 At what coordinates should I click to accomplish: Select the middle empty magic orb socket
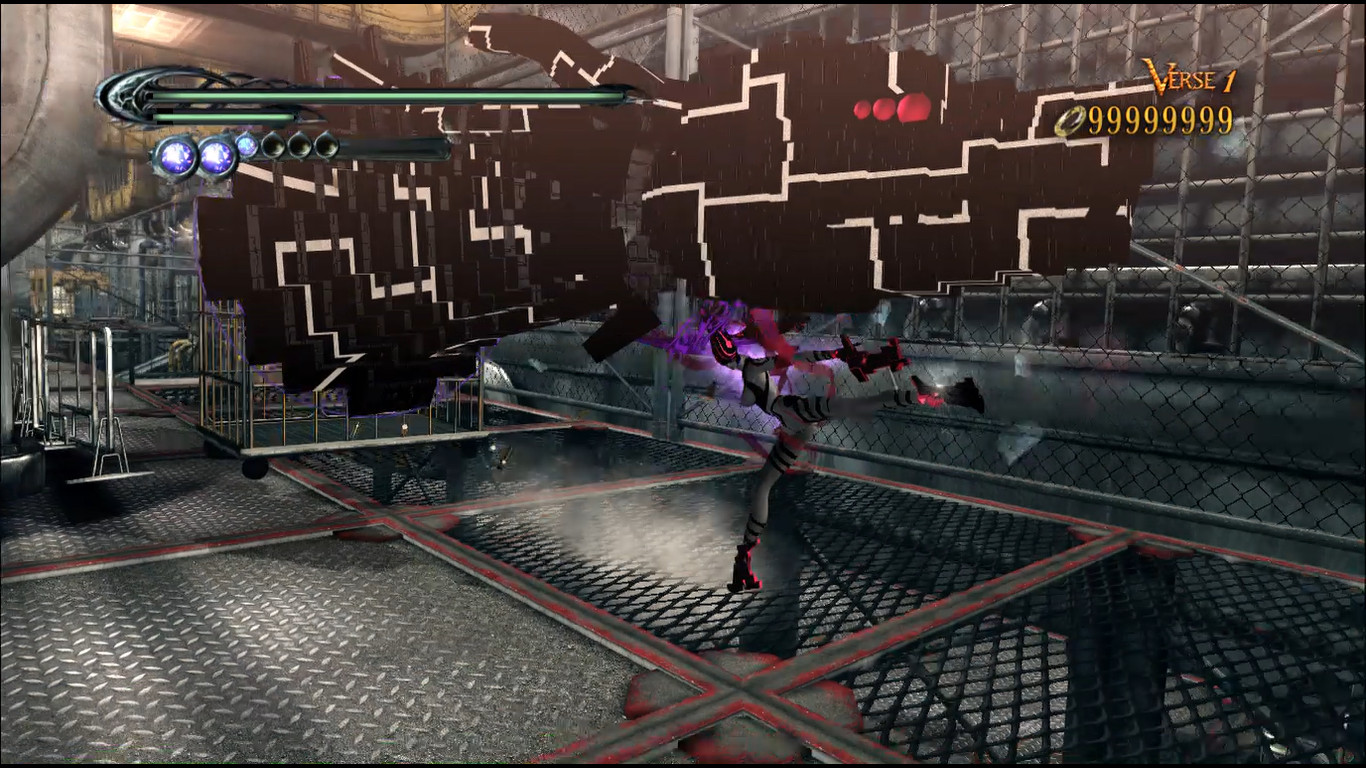299,145
